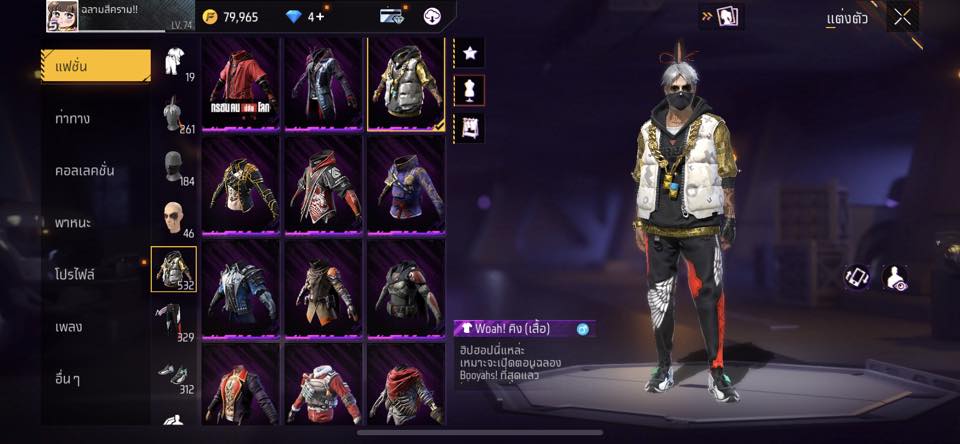Open the แต่งตัว dress-up tab

click(x=847, y=18)
